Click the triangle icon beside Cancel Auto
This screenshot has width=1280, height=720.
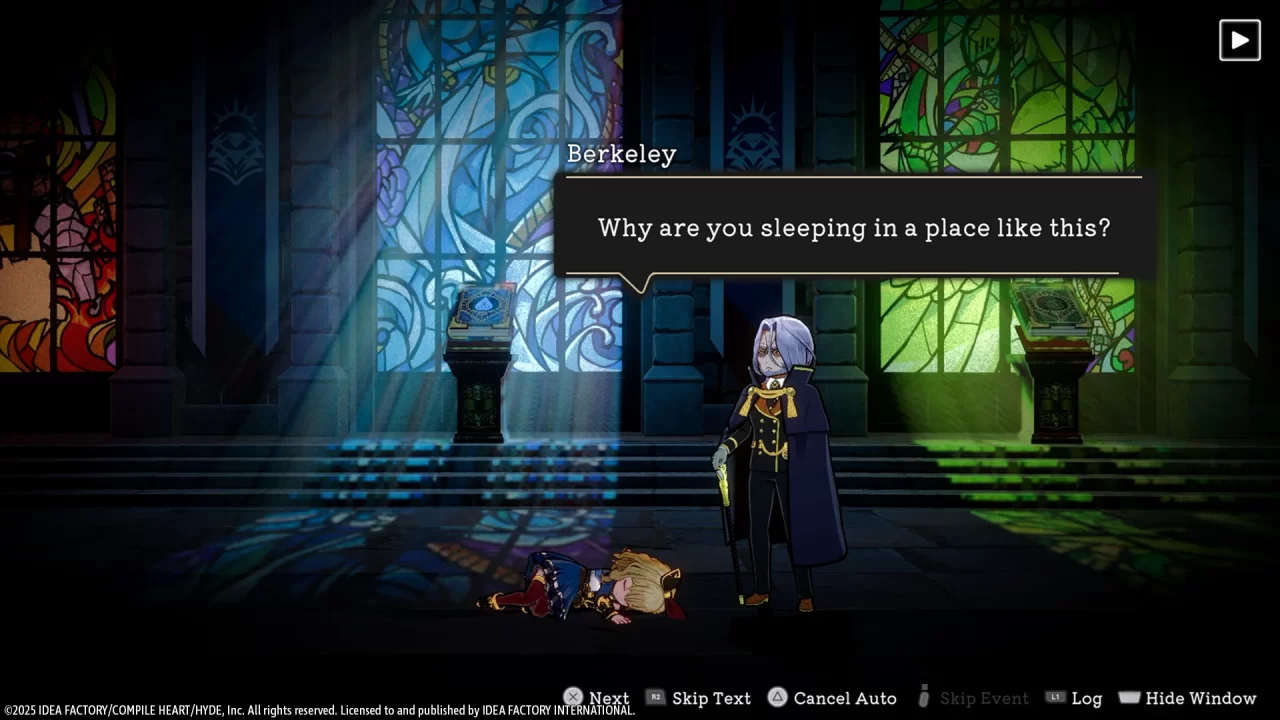coord(777,698)
